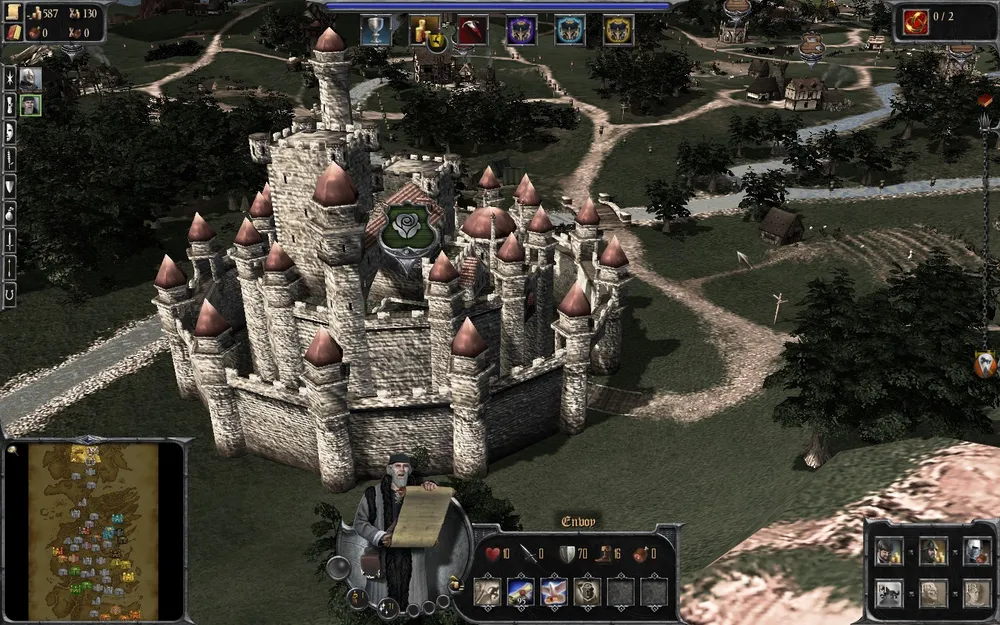The image size is (1000, 625).
Task: Click the minimap of the realm
Action: [x=93, y=530]
